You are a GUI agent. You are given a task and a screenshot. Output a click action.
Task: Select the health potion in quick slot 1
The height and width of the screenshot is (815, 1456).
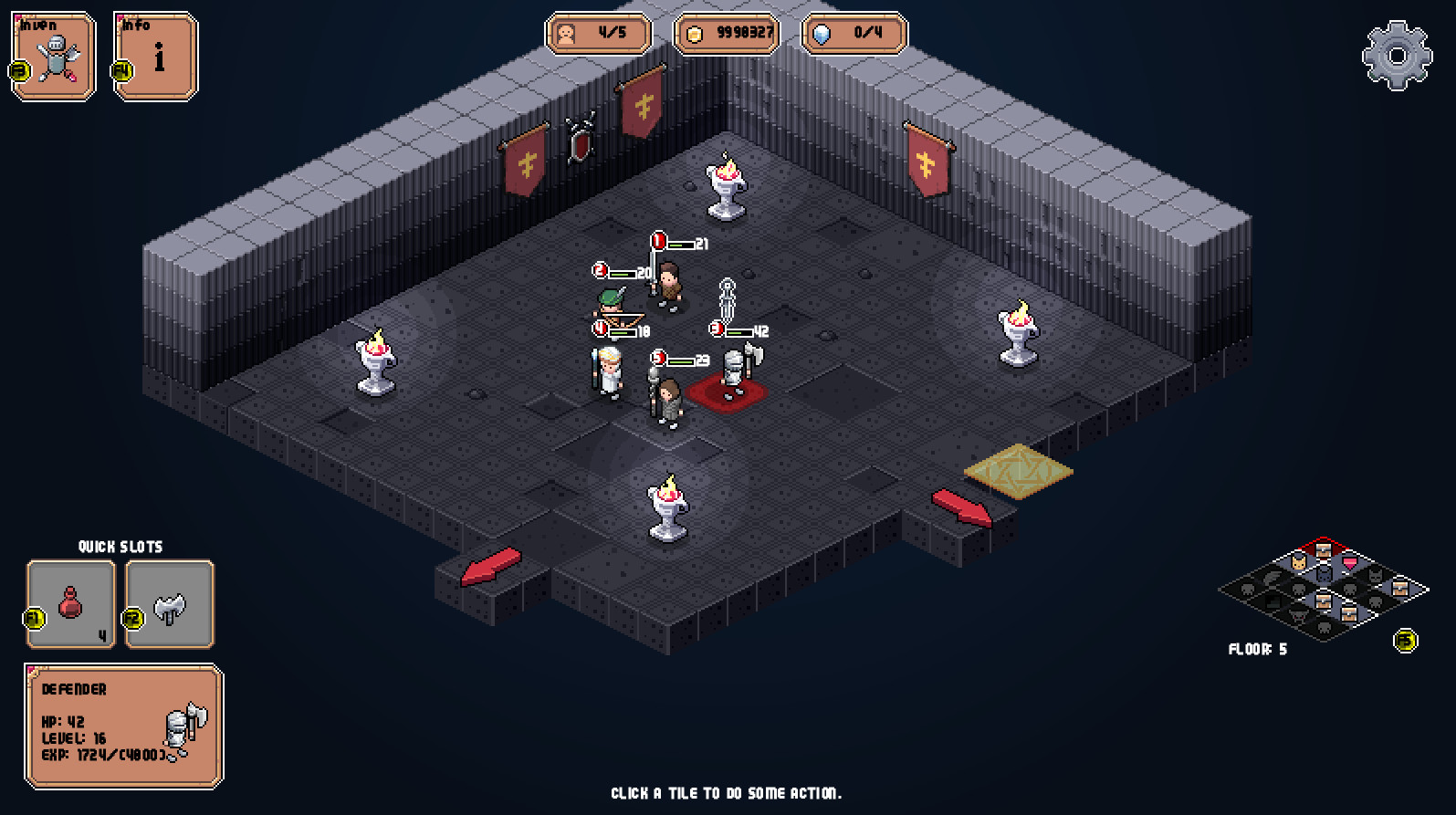click(69, 604)
